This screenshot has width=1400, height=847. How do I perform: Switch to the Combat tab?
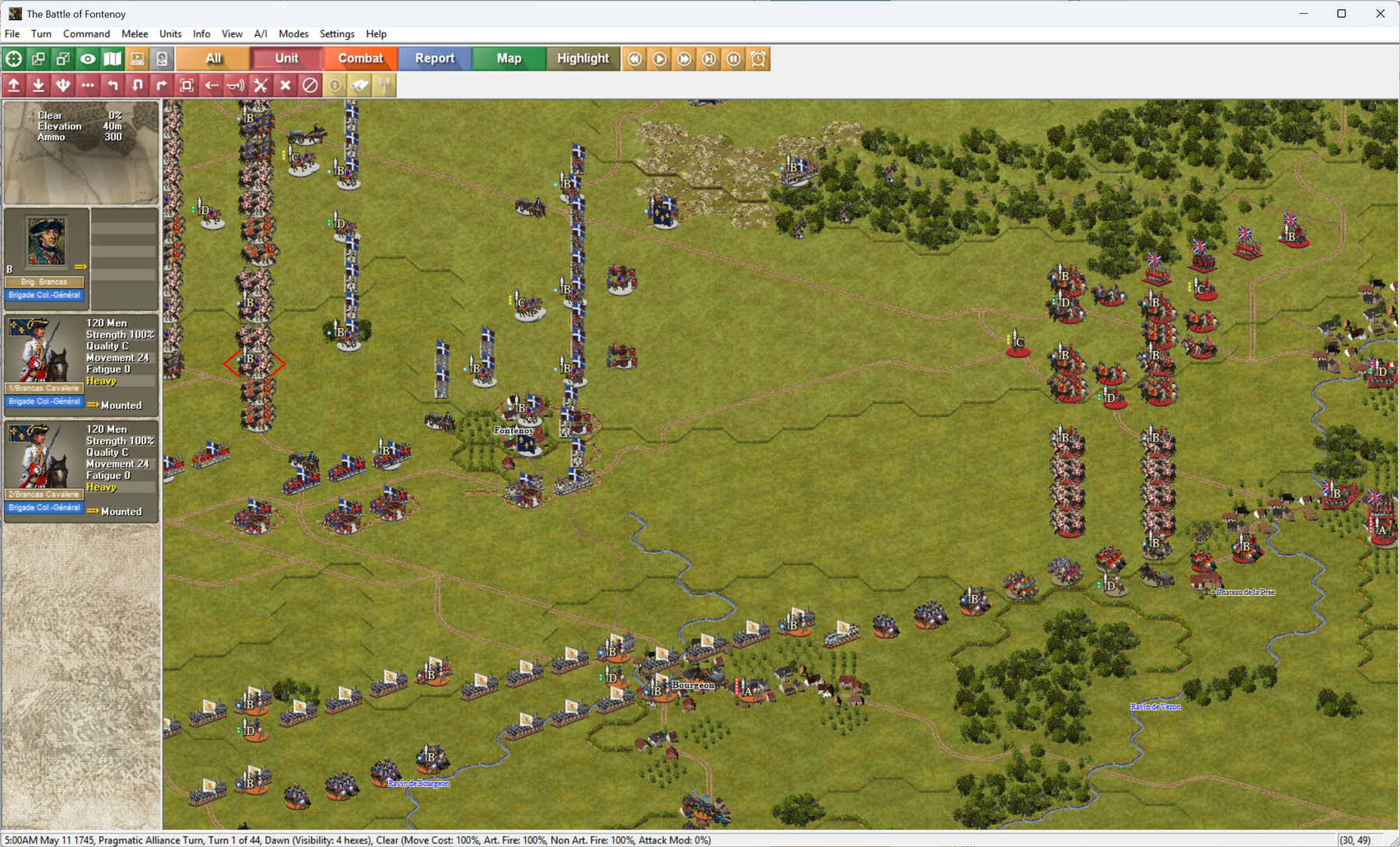click(359, 58)
